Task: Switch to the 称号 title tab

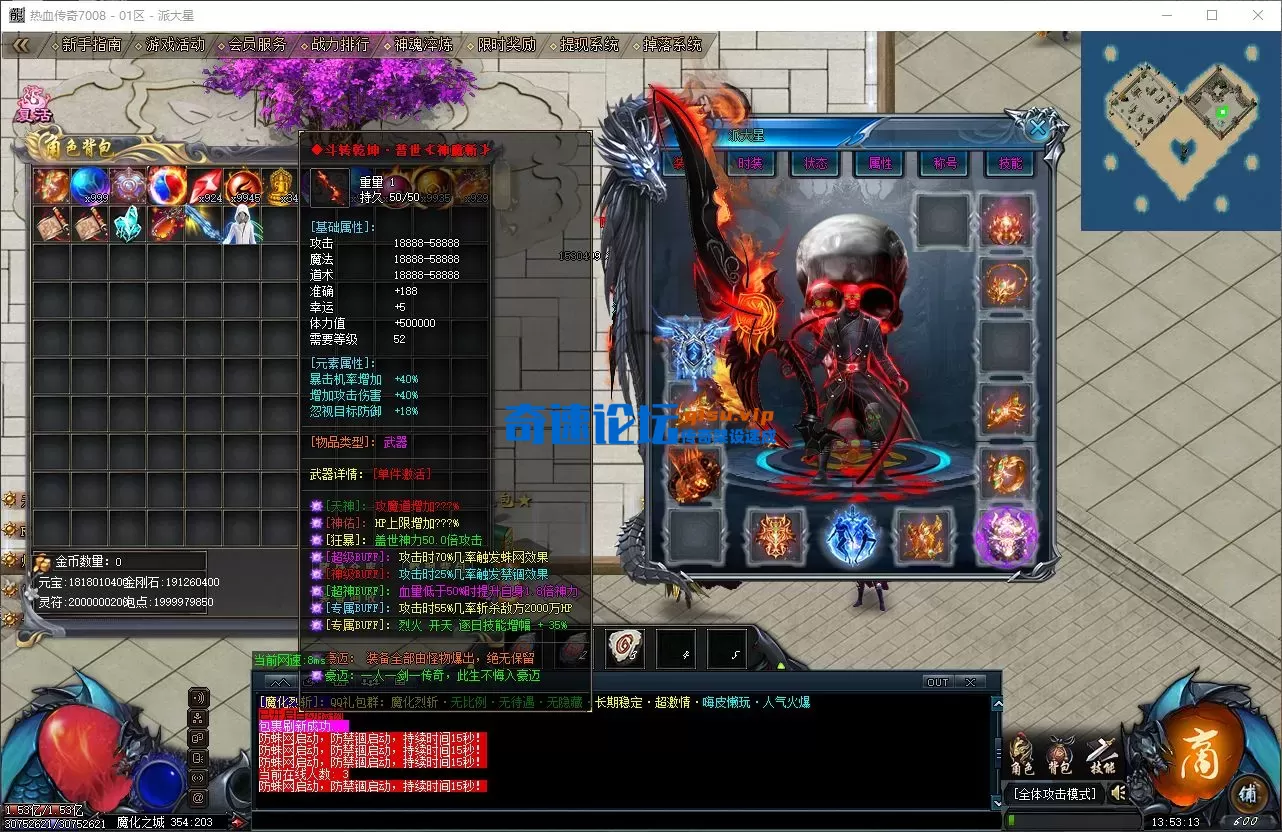Action: point(945,163)
